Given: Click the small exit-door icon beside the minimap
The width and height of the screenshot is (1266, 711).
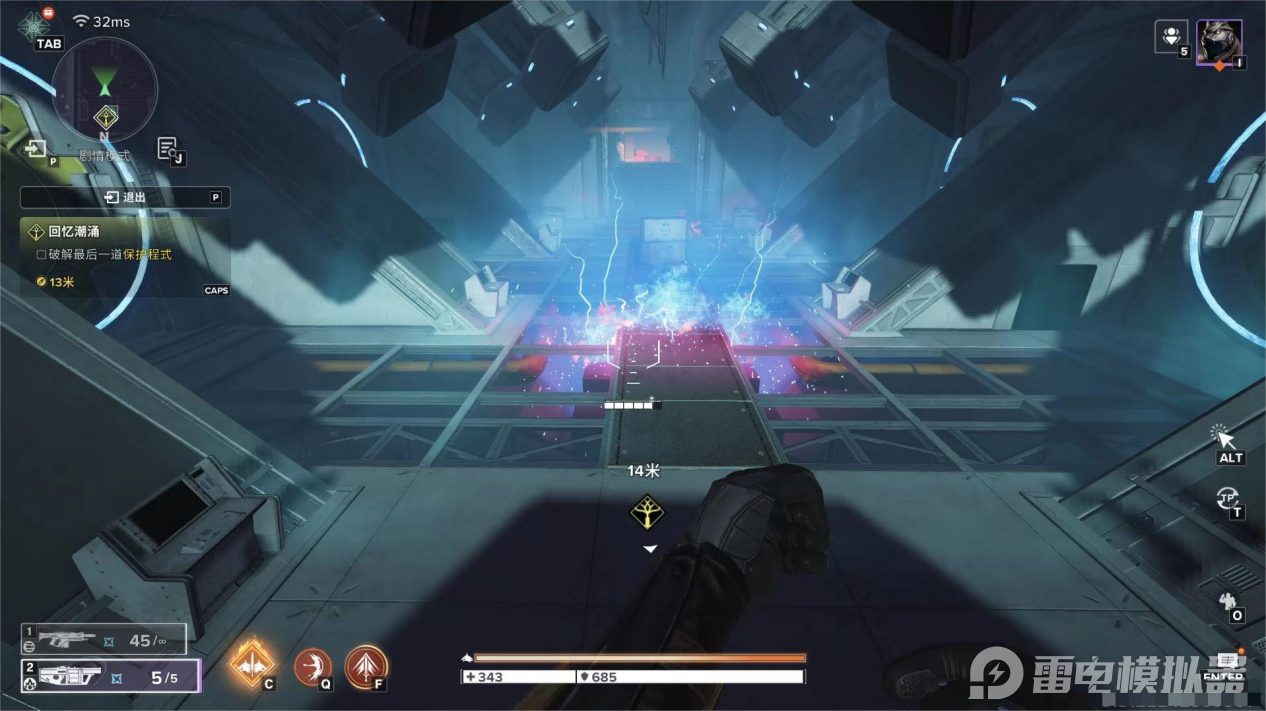Looking at the screenshot, I should pos(37,149).
